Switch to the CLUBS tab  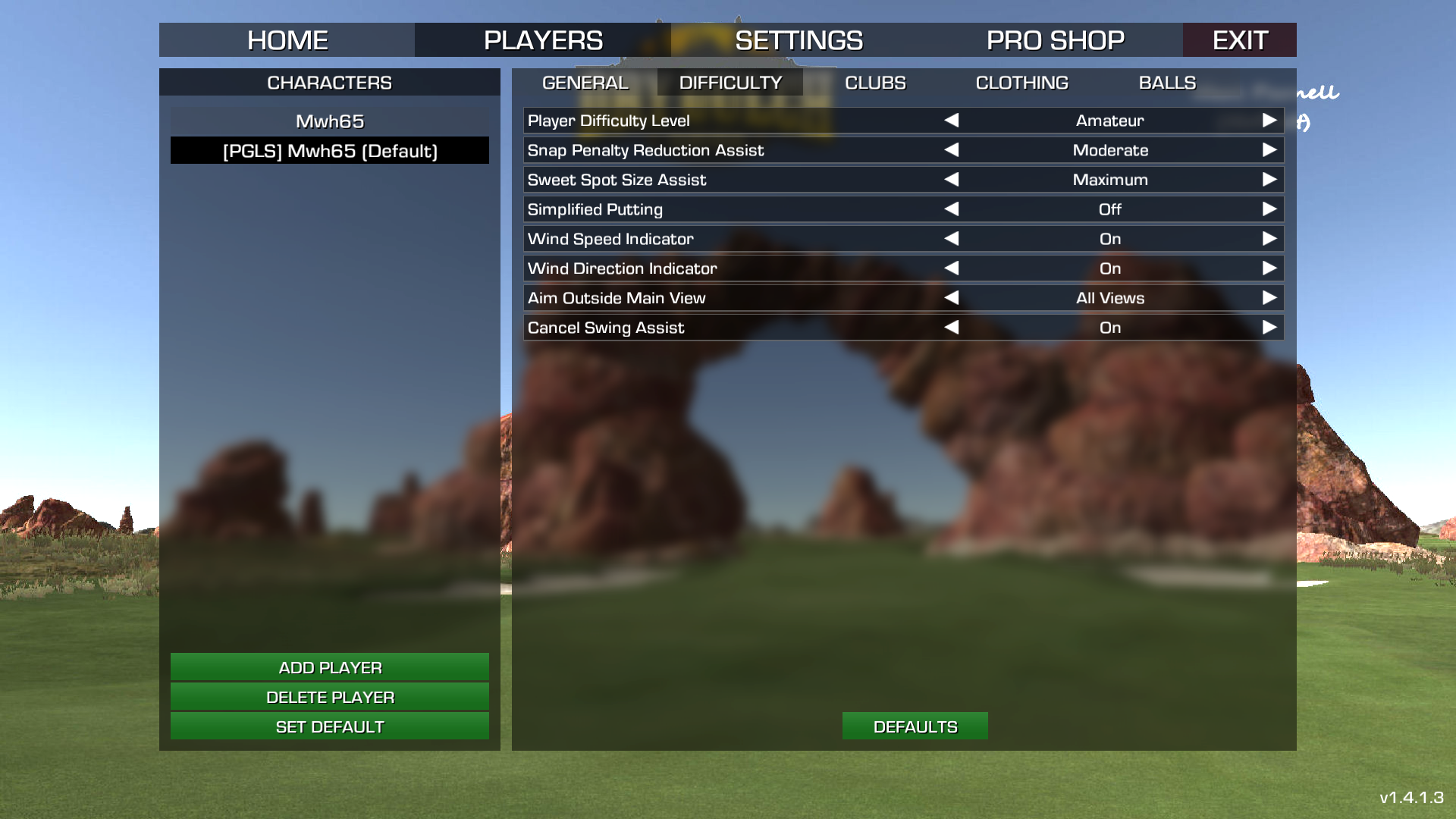875,83
